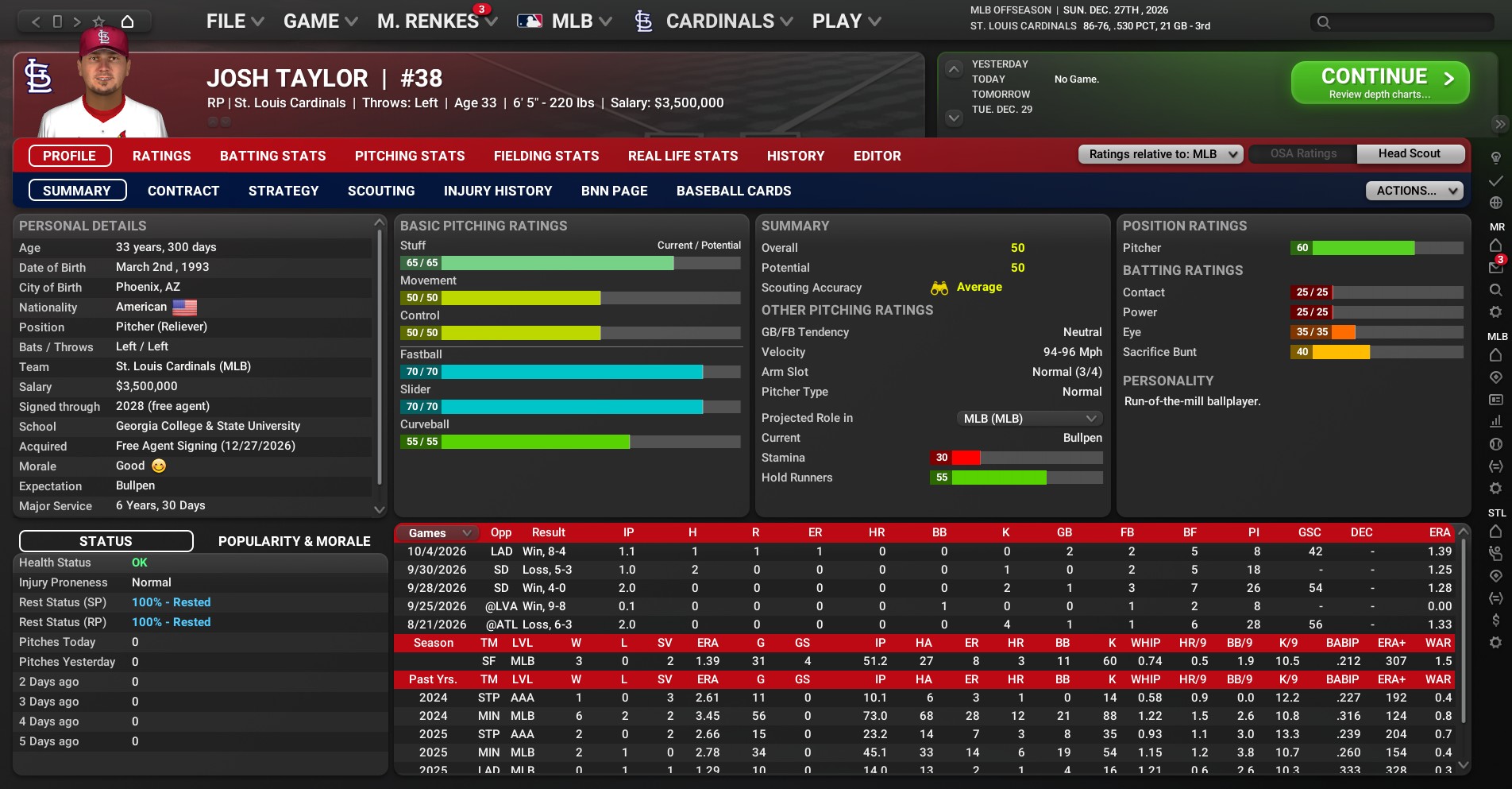Viewport: 1512px width, 789px height.
Task: View the INJURY HISTORY sub-tab
Action: tap(497, 191)
